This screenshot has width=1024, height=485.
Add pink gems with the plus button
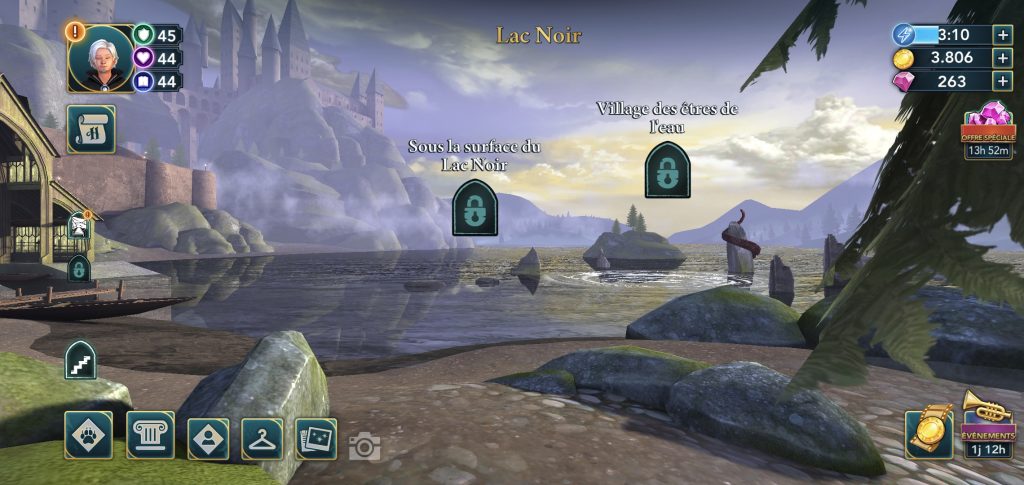(1003, 82)
